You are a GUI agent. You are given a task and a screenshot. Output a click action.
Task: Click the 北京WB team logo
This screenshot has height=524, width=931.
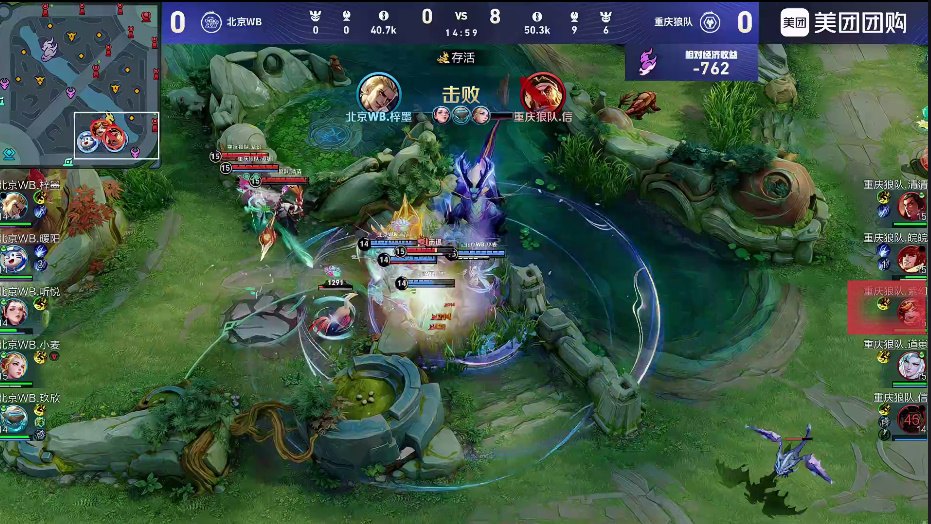[x=211, y=22]
